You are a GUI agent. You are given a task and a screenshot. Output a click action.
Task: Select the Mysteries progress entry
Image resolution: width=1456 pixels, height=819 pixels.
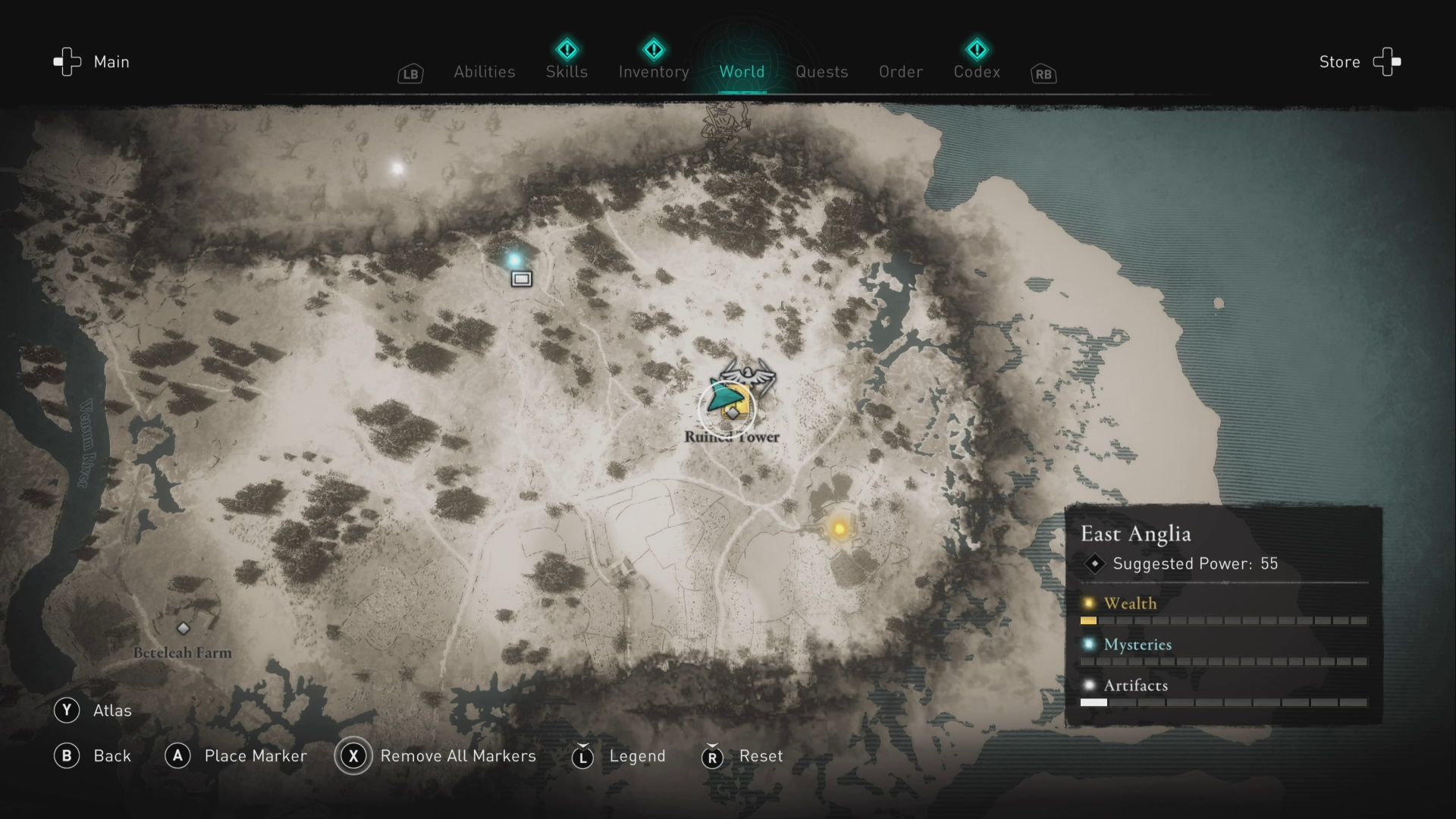[x=1137, y=645]
